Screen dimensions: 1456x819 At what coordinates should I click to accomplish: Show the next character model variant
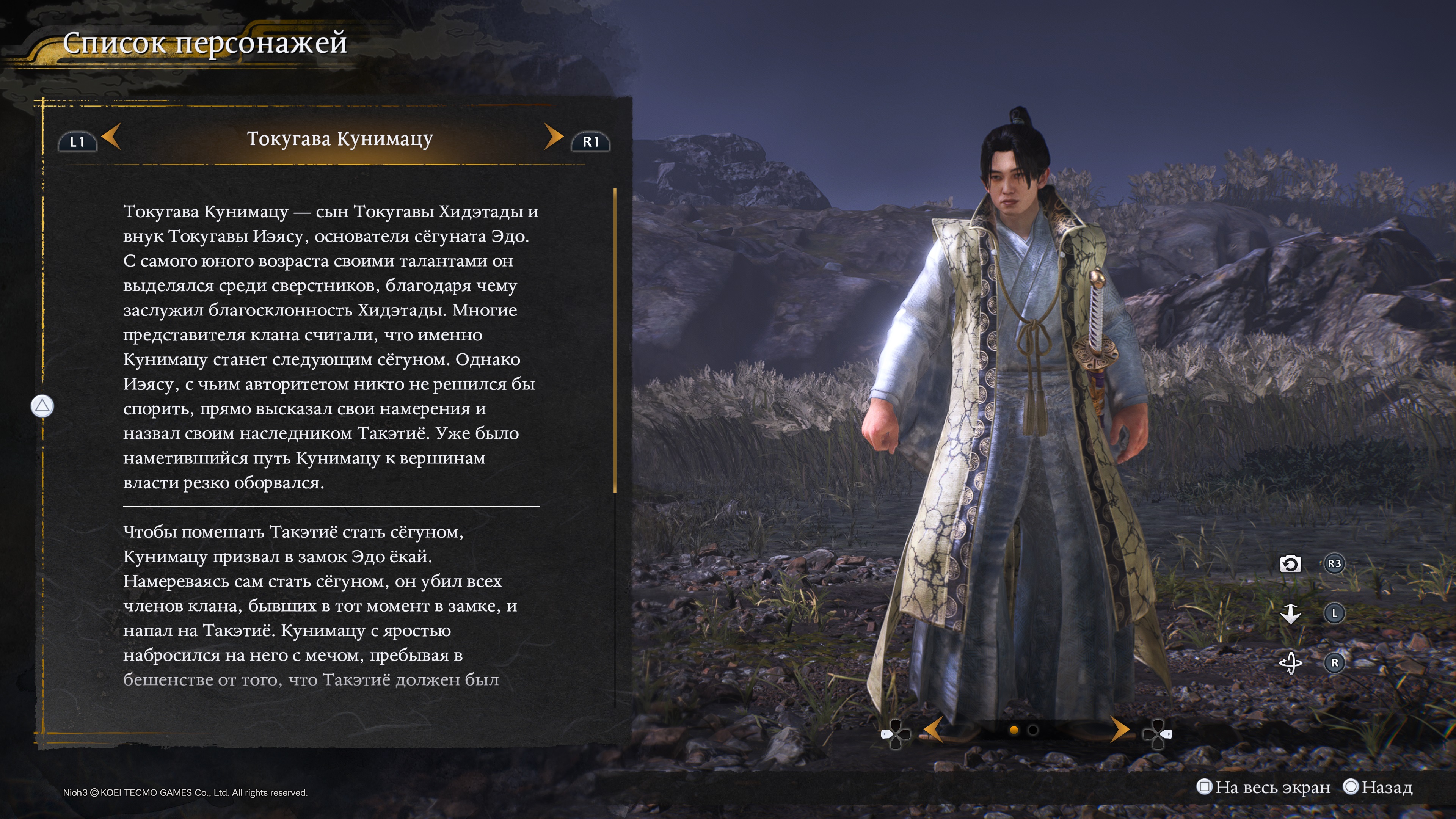point(1119,730)
